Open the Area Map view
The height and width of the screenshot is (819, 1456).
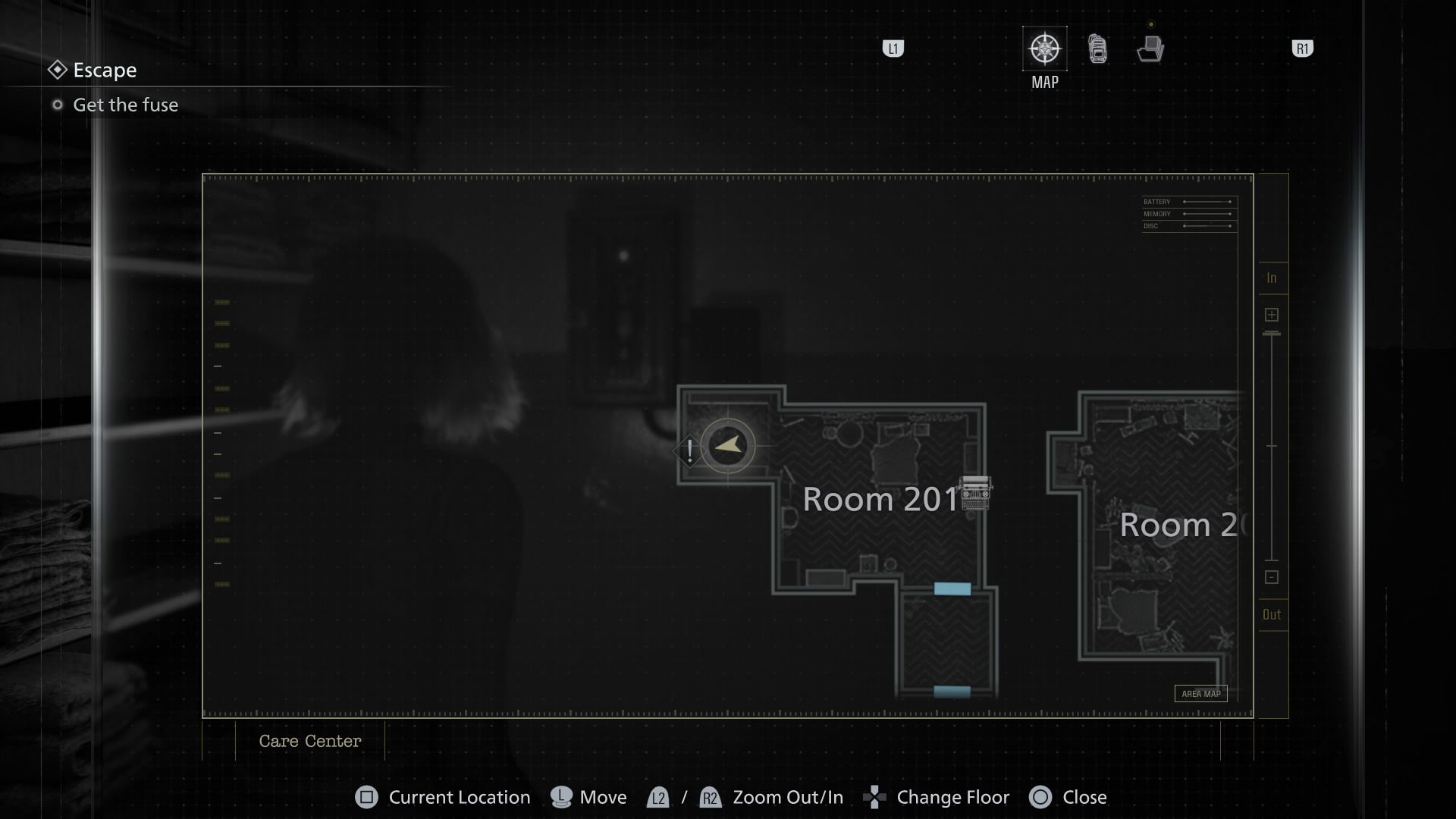click(1201, 693)
